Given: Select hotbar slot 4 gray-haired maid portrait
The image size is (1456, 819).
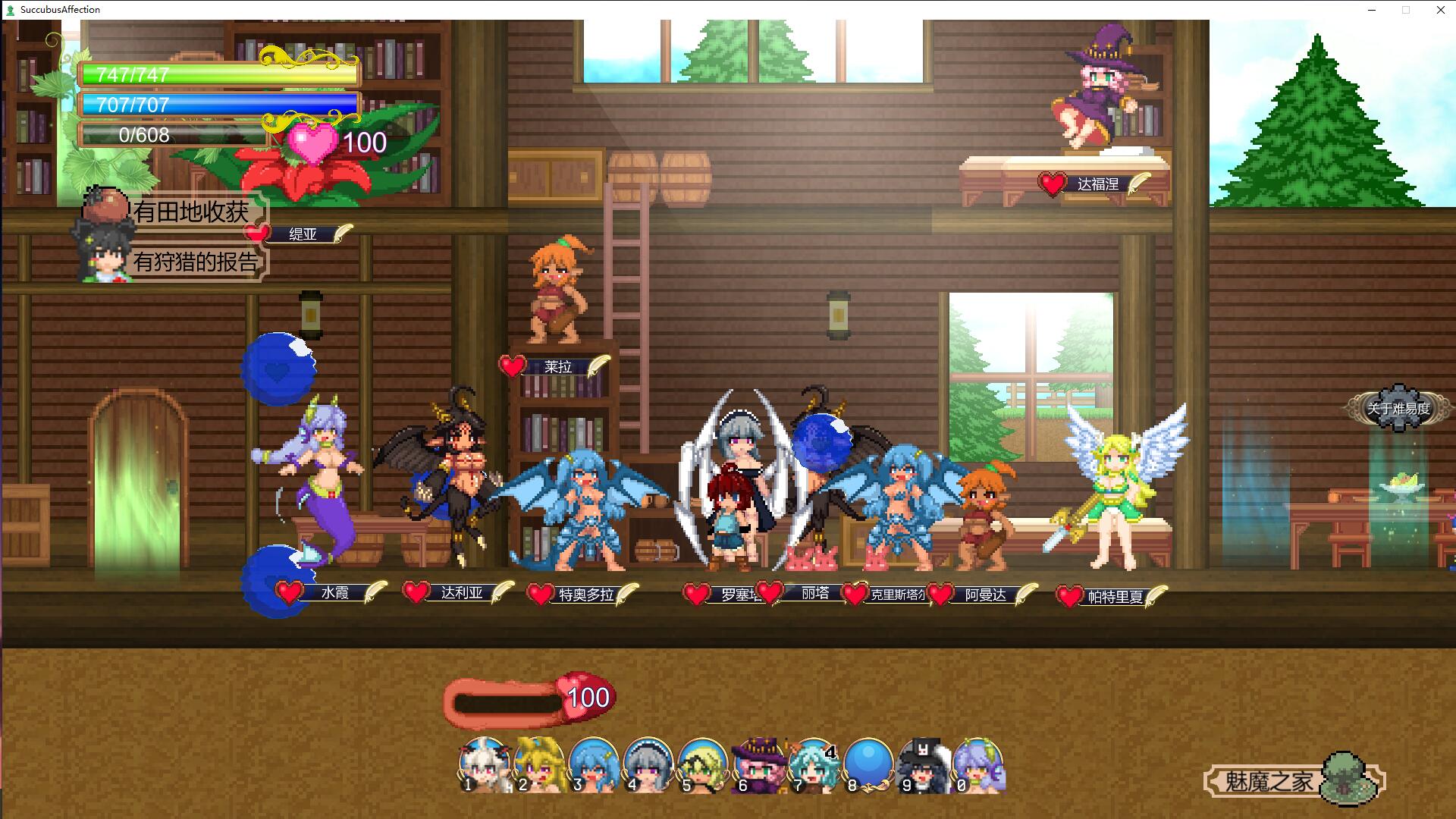Looking at the screenshot, I should (x=648, y=765).
